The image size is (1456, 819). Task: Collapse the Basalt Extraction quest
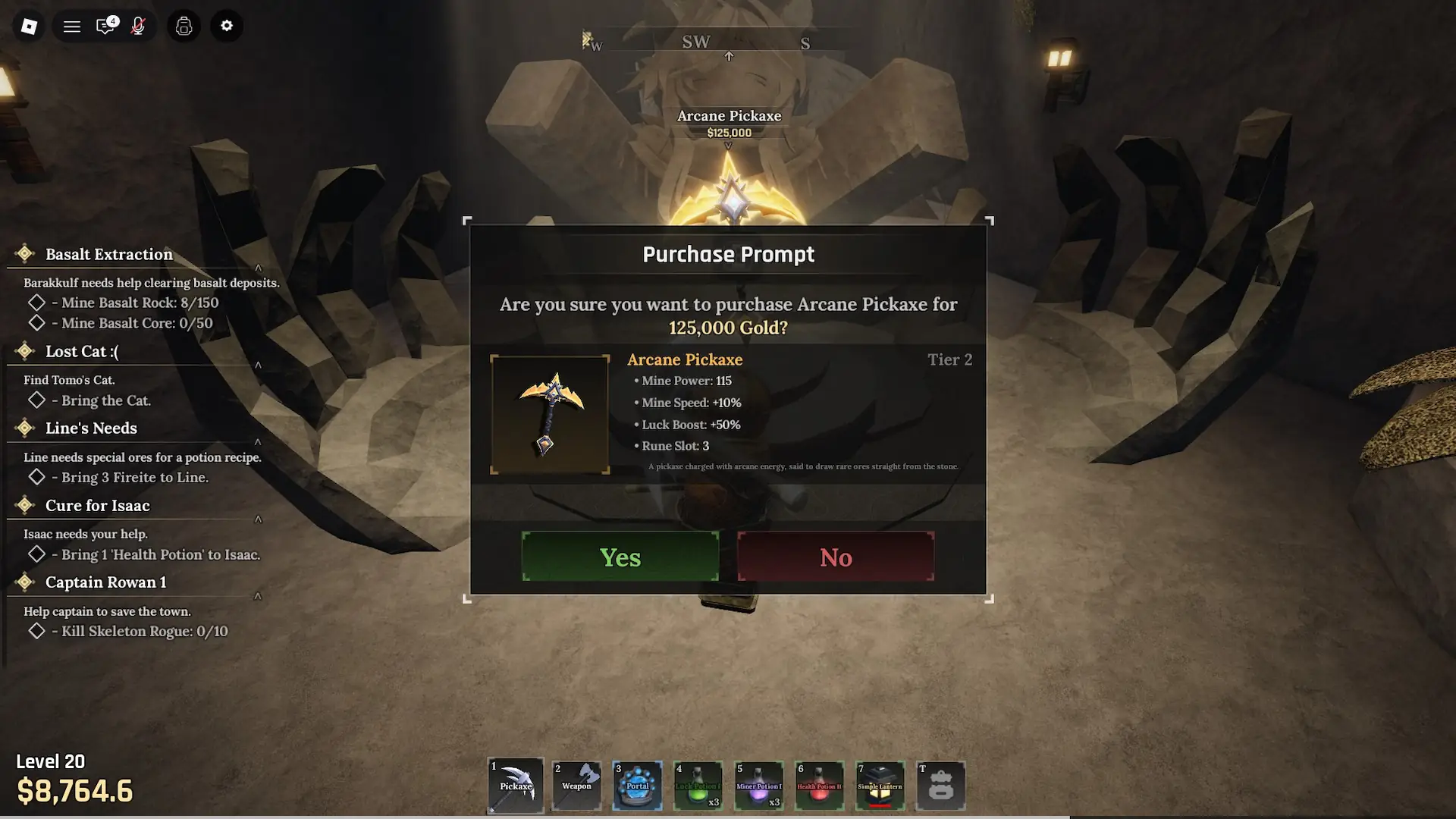pyautogui.click(x=259, y=268)
